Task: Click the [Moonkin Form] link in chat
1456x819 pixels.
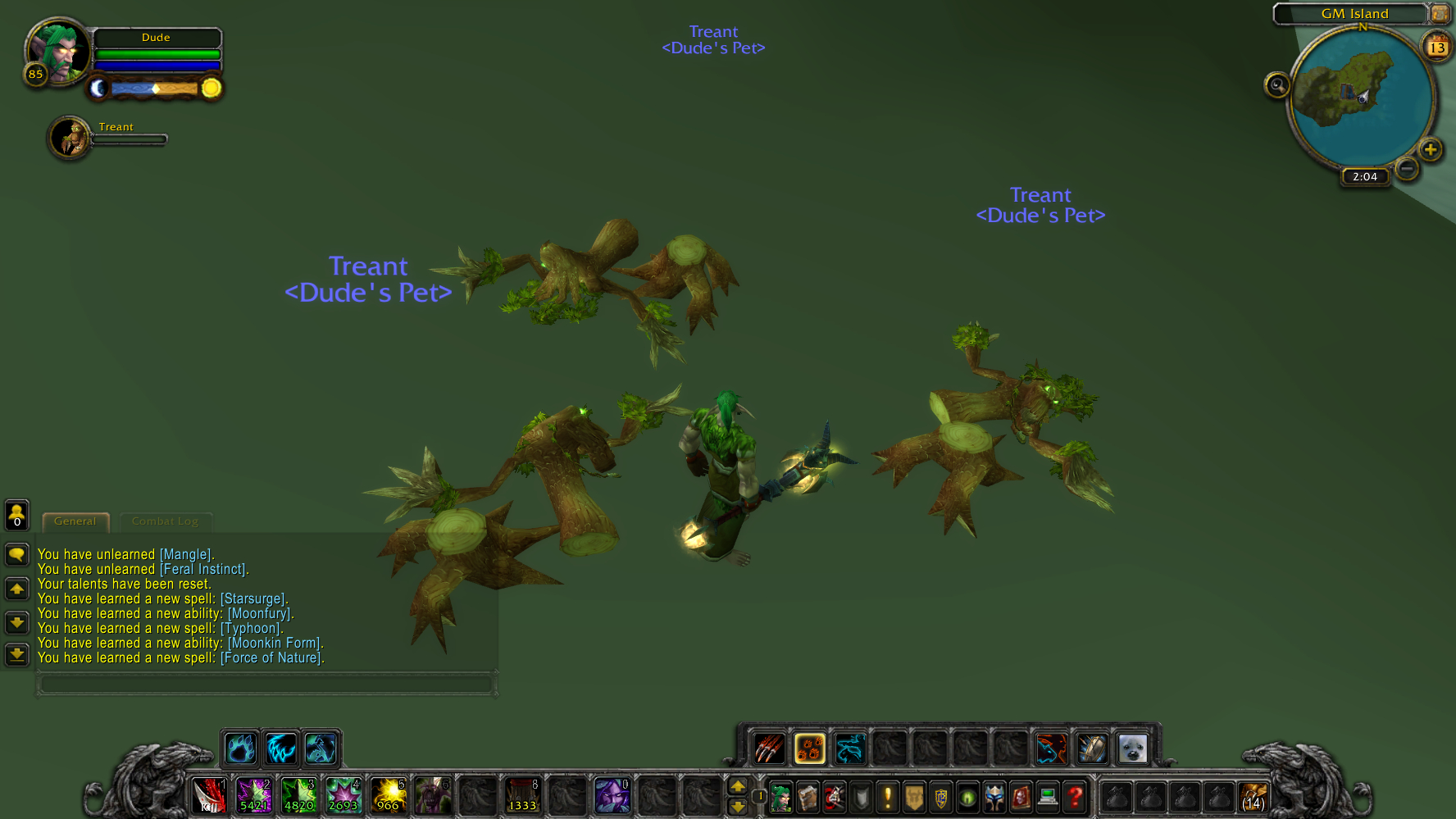Action: pyautogui.click(x=273, y=643)
